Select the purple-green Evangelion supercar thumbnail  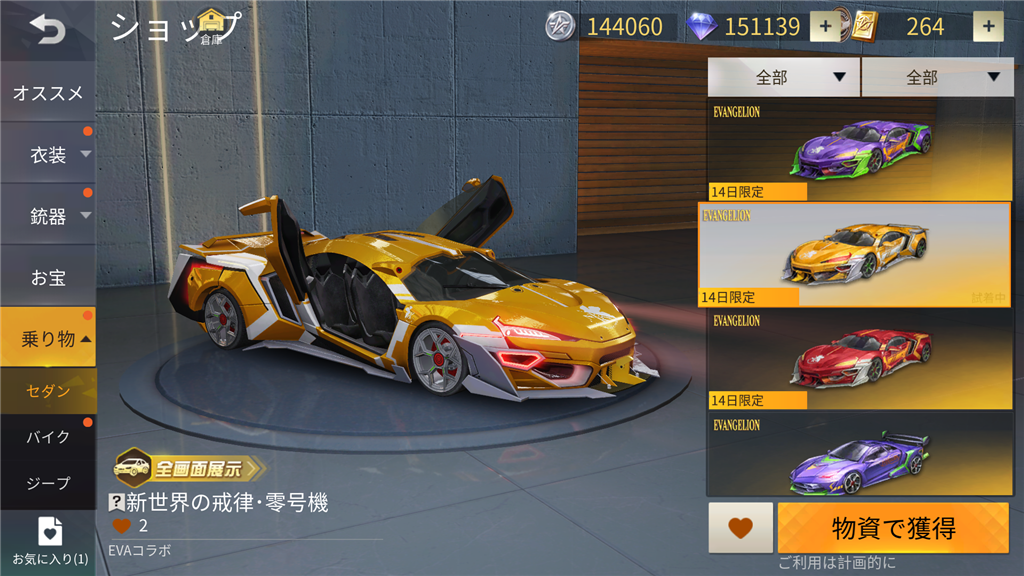click(860, 150)
